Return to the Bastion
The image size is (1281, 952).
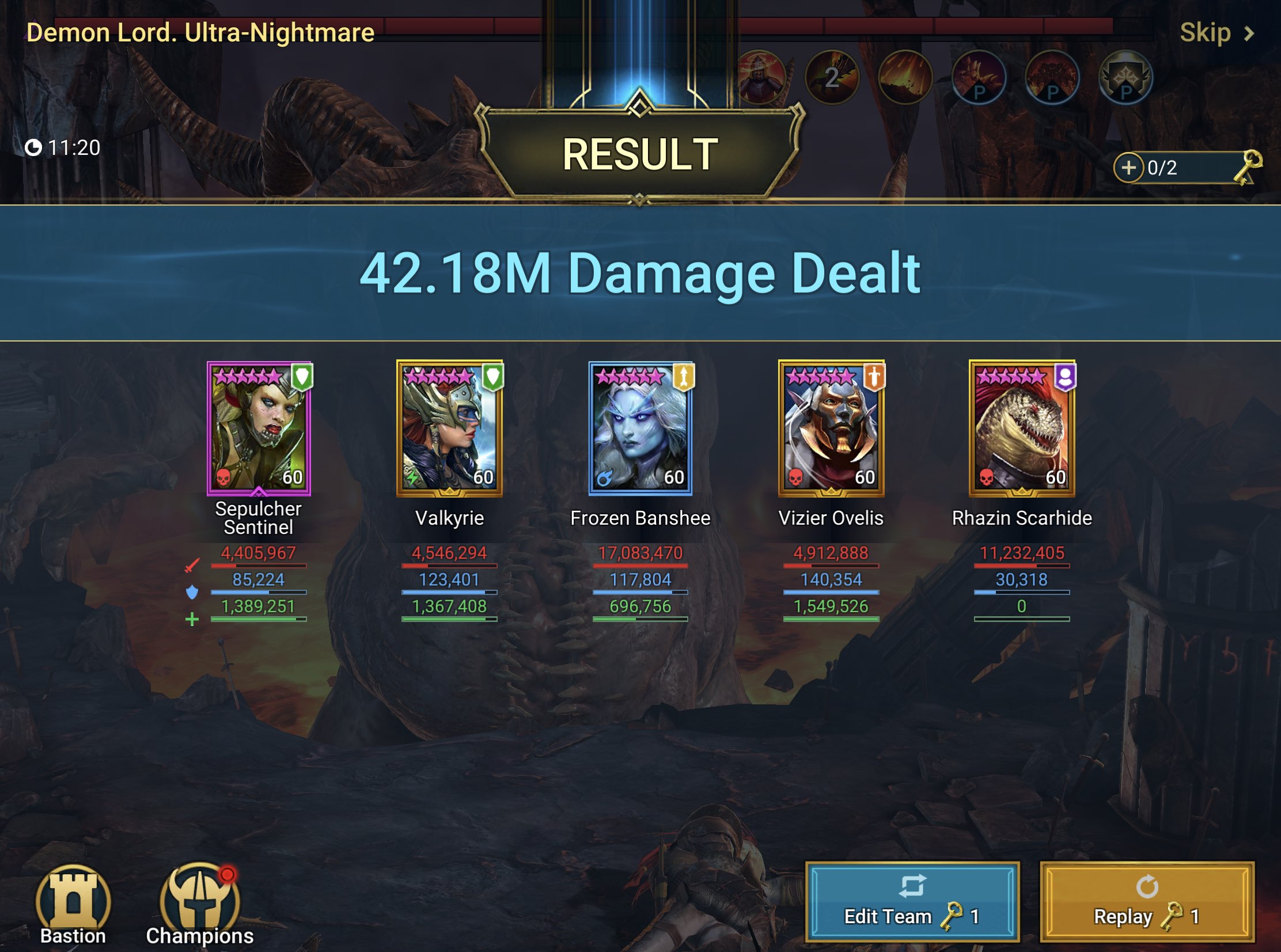pos(73,905)
